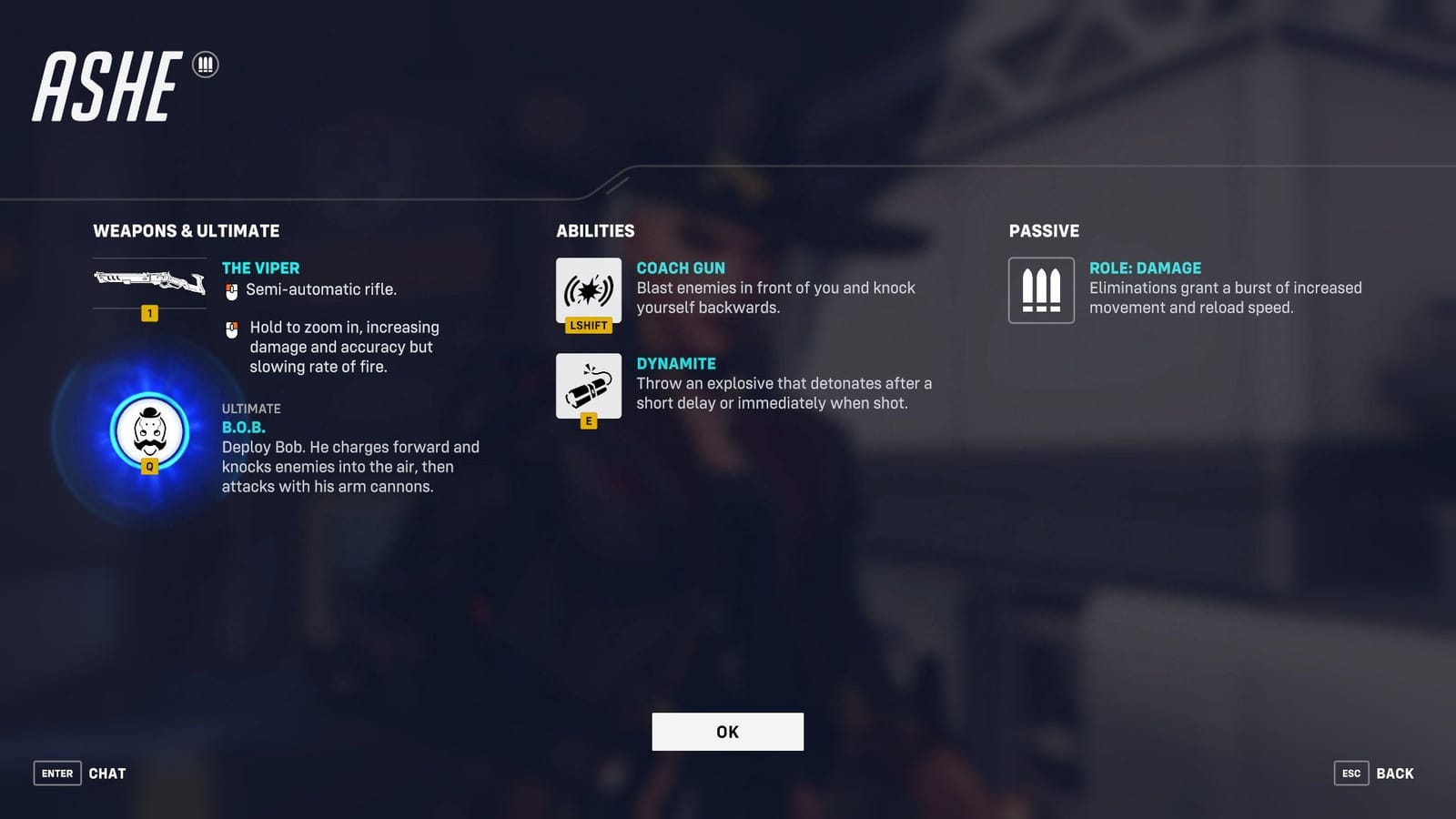Click BACK in the bottom right
The height and width of the screenshot is (819, 1456).
pyautogui.click(x=1394, y=773)
